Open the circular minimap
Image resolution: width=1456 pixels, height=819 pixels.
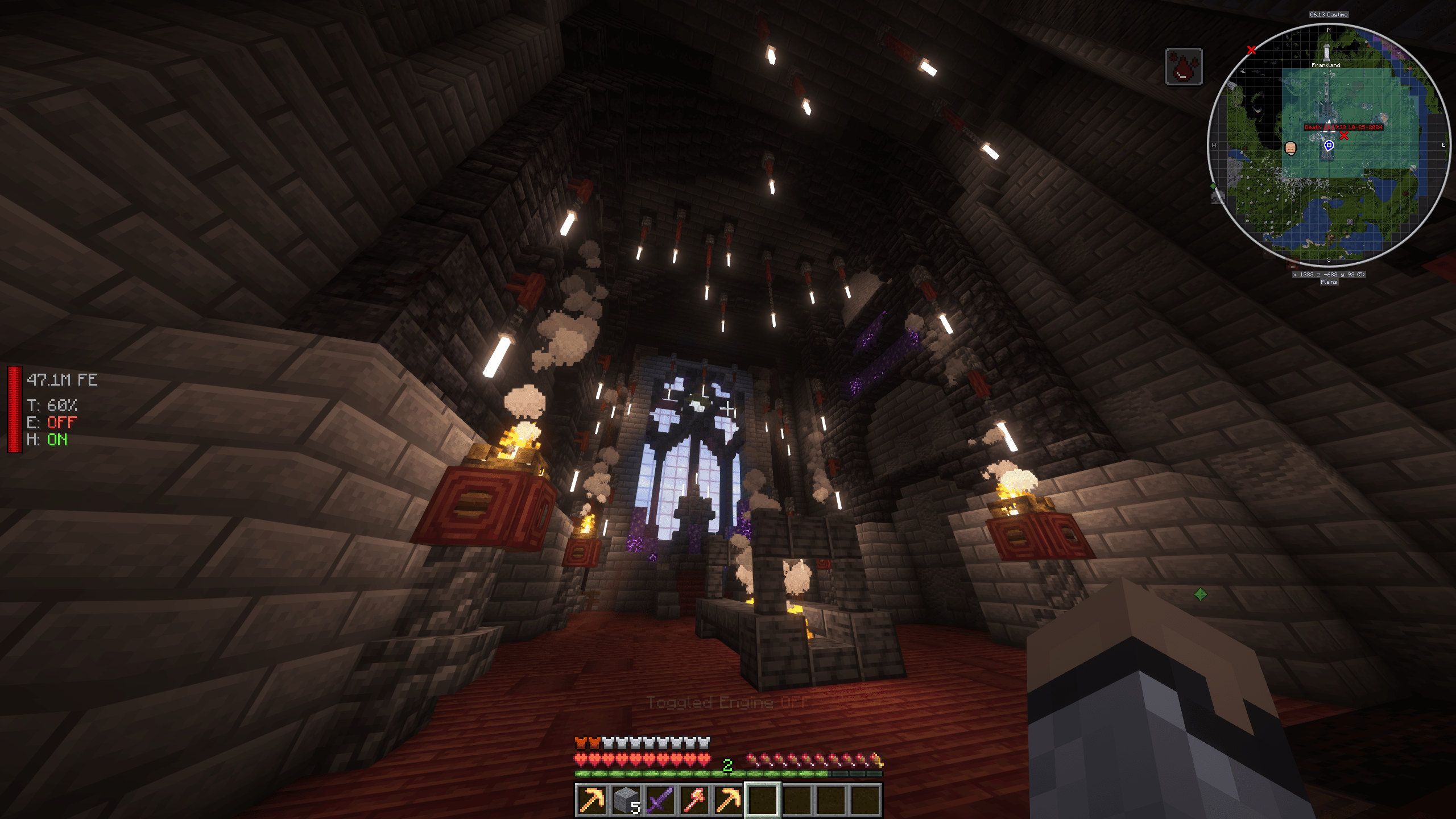coord(1329,145)
